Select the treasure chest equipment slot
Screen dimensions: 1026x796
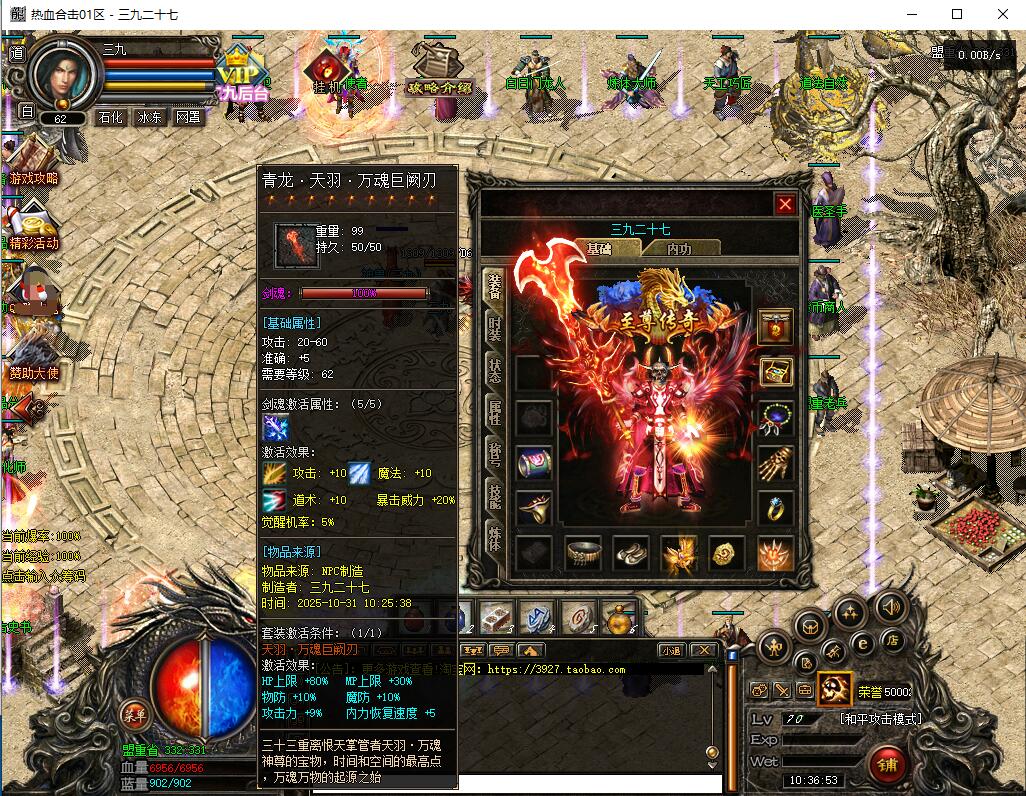click(776, 372)
